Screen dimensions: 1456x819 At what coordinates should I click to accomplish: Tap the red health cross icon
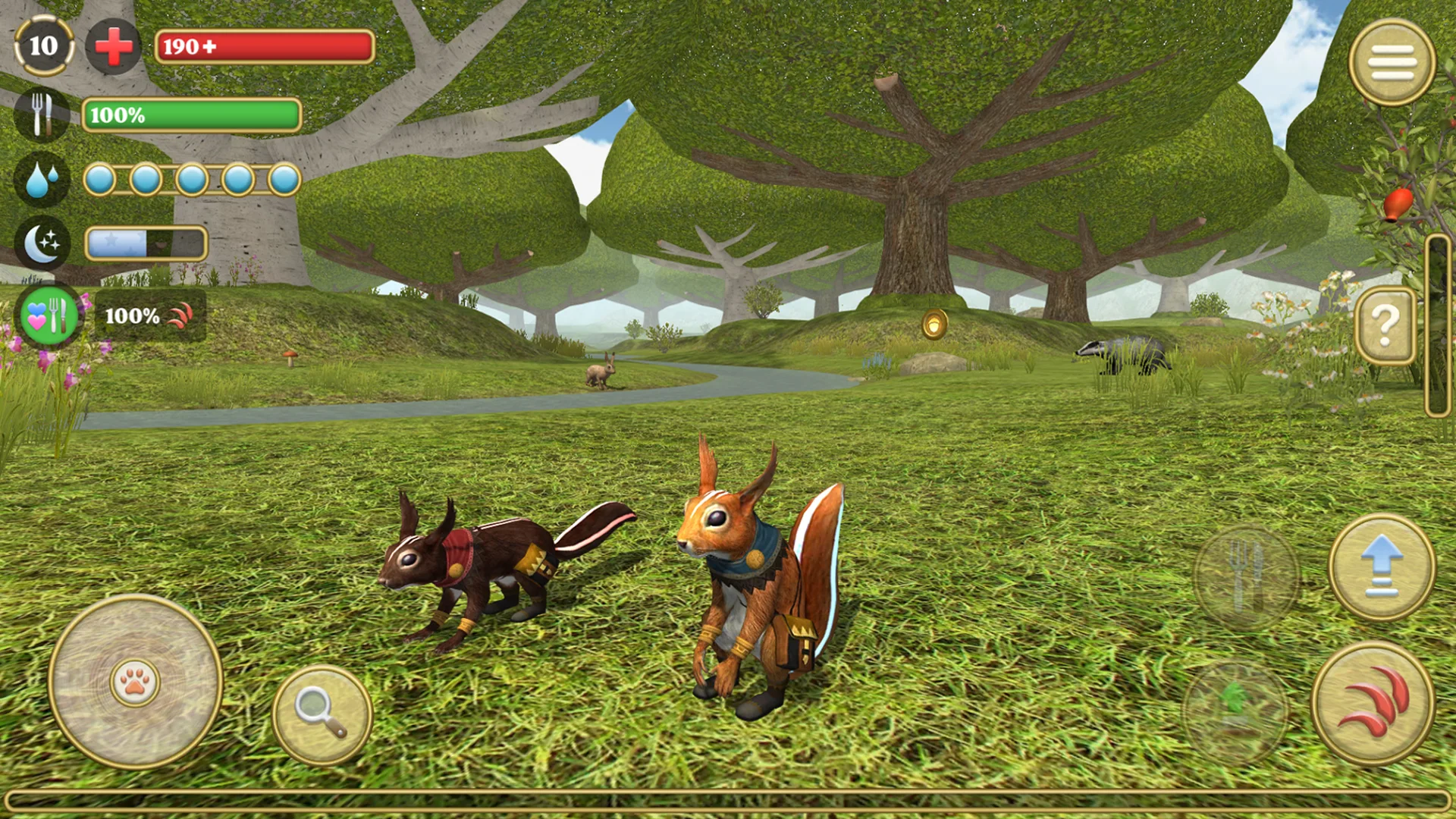pos(114,47)
